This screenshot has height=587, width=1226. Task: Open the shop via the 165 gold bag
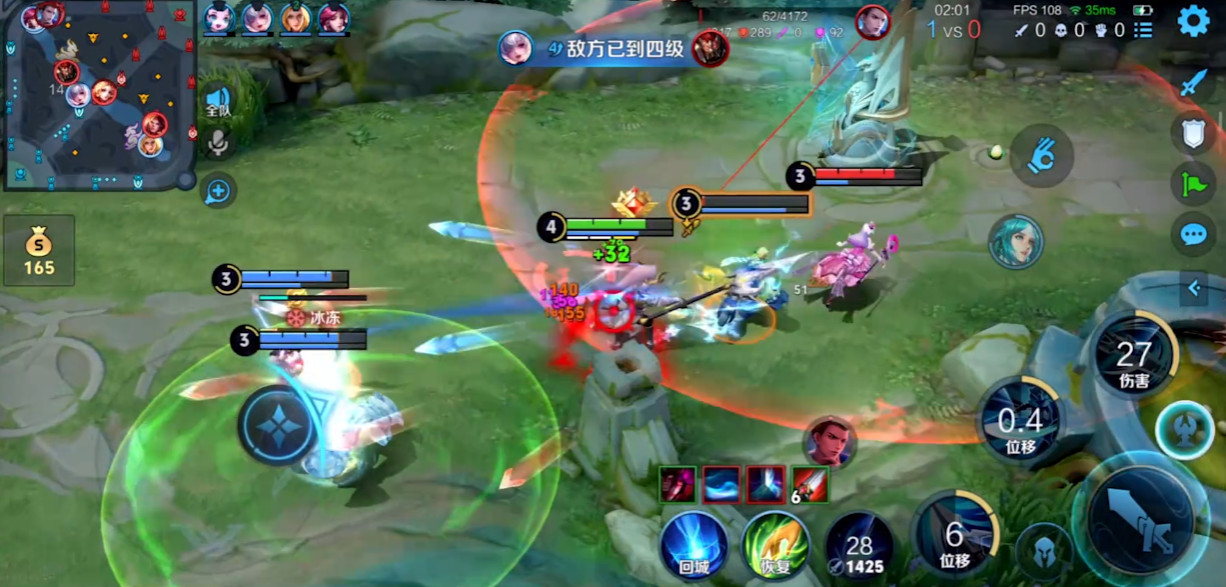point(39,251)
